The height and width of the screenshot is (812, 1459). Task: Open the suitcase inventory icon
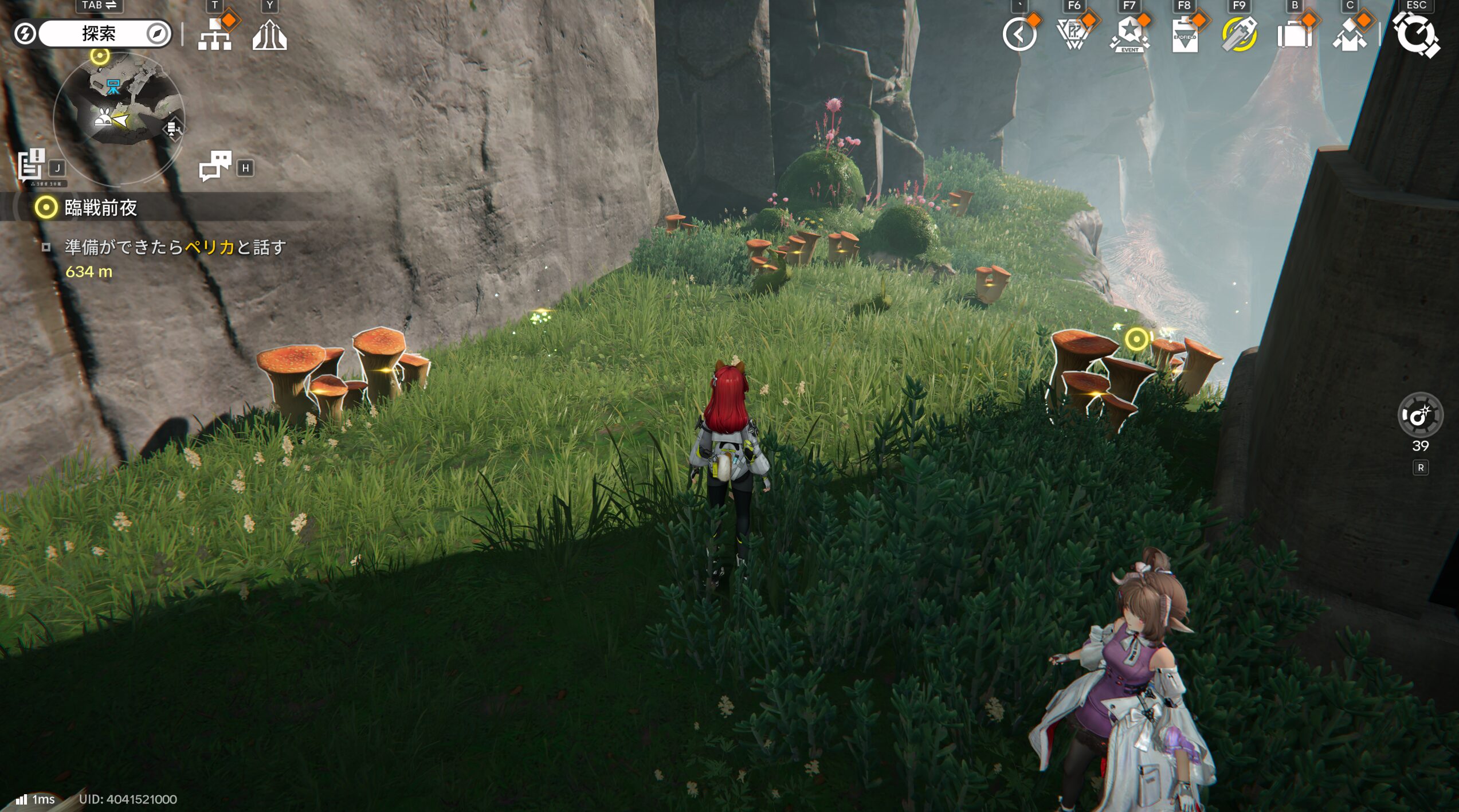pos(1294,34)
